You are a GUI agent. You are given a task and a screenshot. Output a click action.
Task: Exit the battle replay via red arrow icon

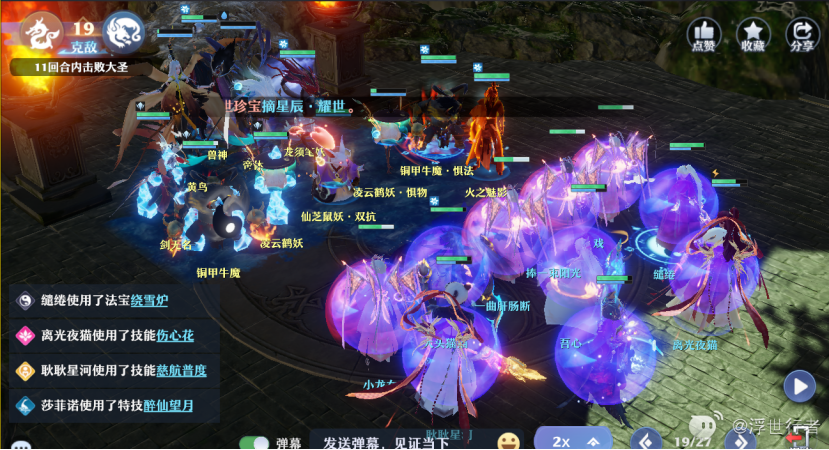coord(798,438)
